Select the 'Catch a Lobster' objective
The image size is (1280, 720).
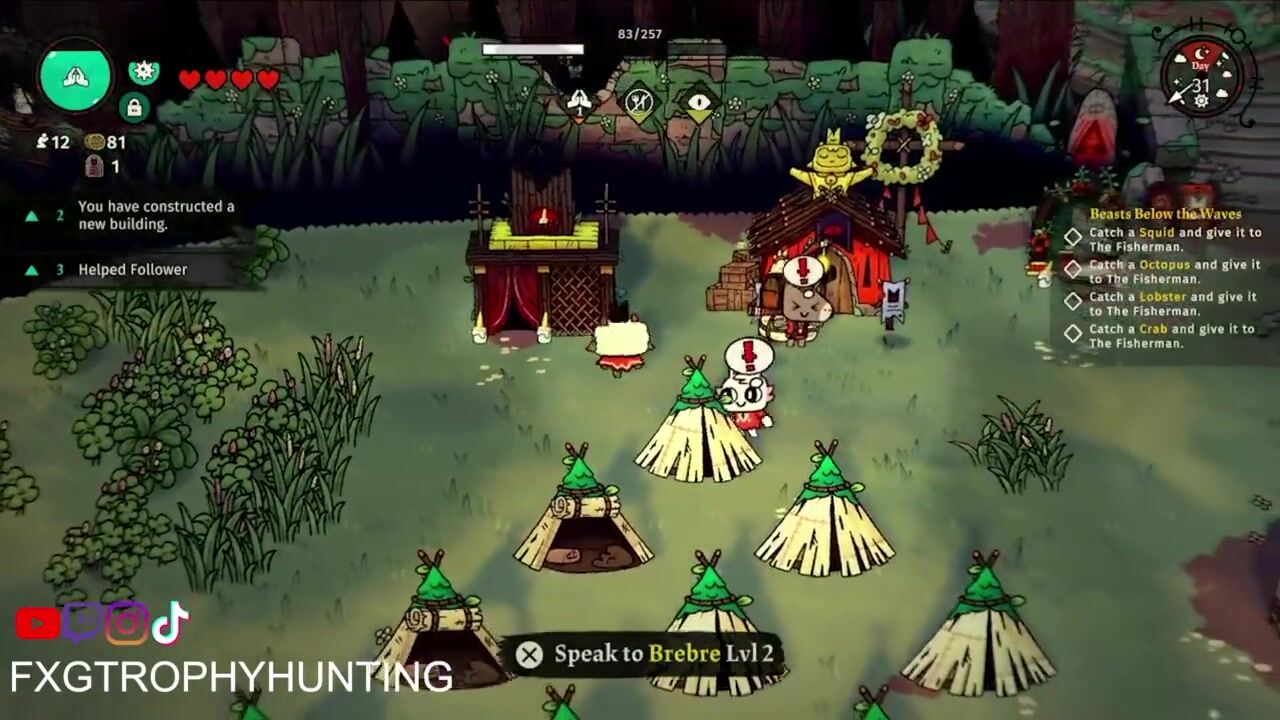[x=1172, y=303]
